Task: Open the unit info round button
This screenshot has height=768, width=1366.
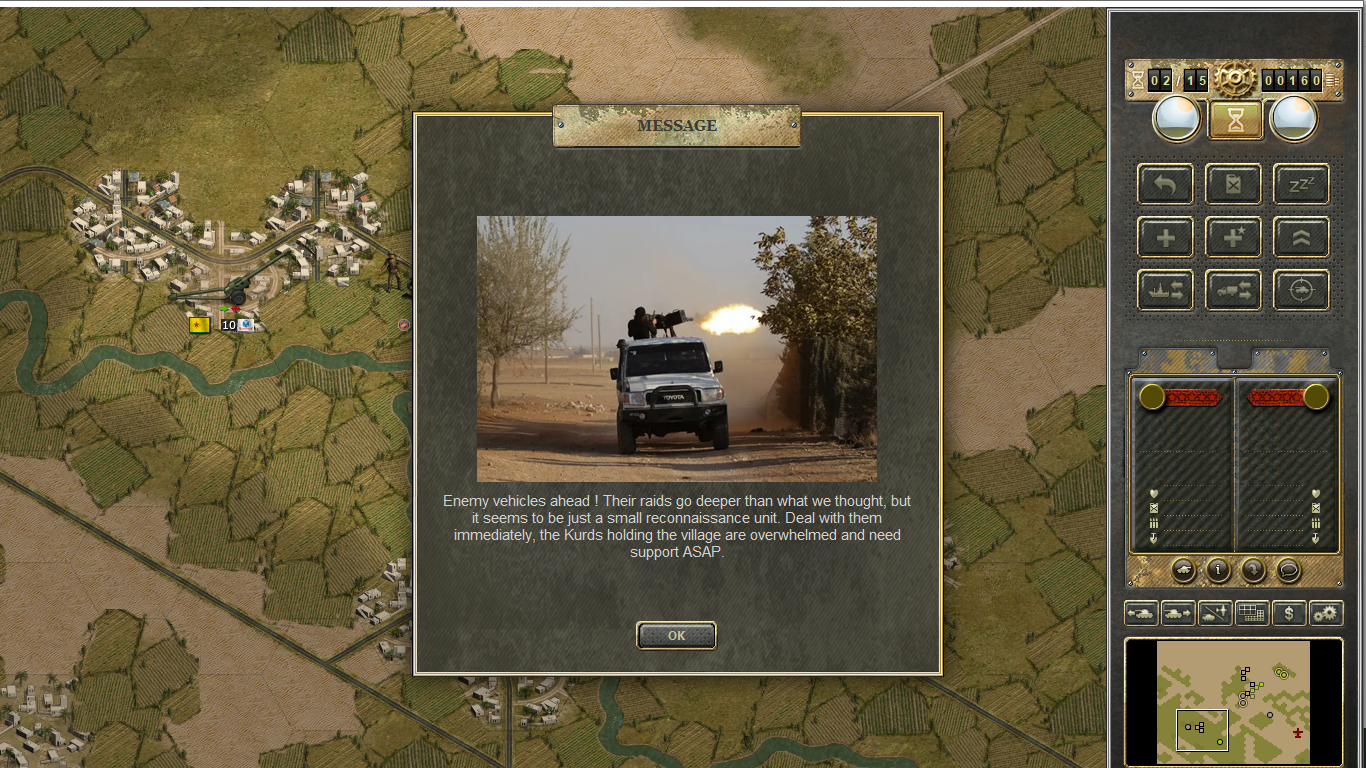Action: click(x=1218, y=570)
